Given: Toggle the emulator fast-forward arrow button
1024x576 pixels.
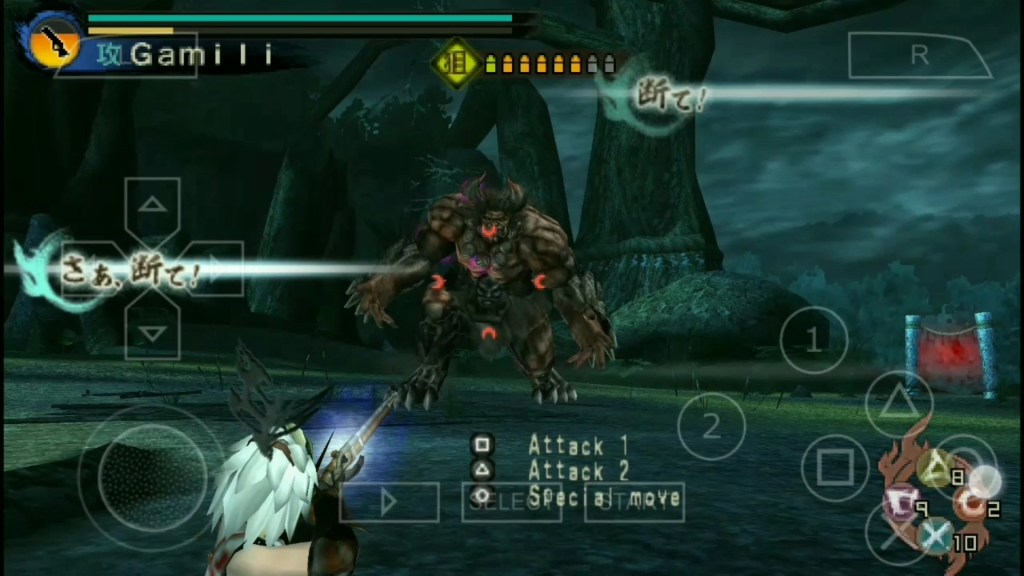Looking at the screenshot, I should pyautogui.click(x=389, y=502).
